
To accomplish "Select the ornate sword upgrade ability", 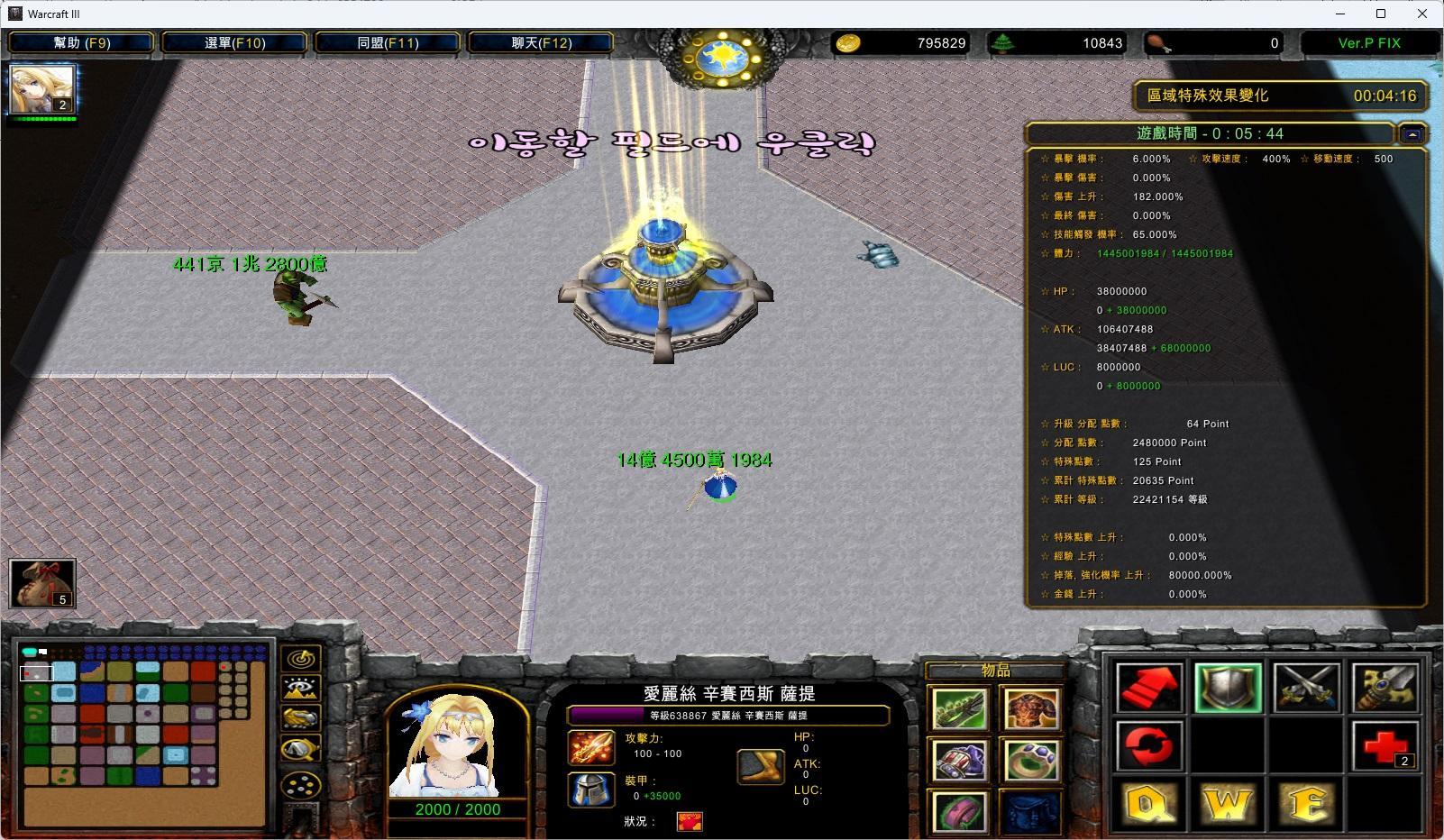I will click(x=1385, y=688).
